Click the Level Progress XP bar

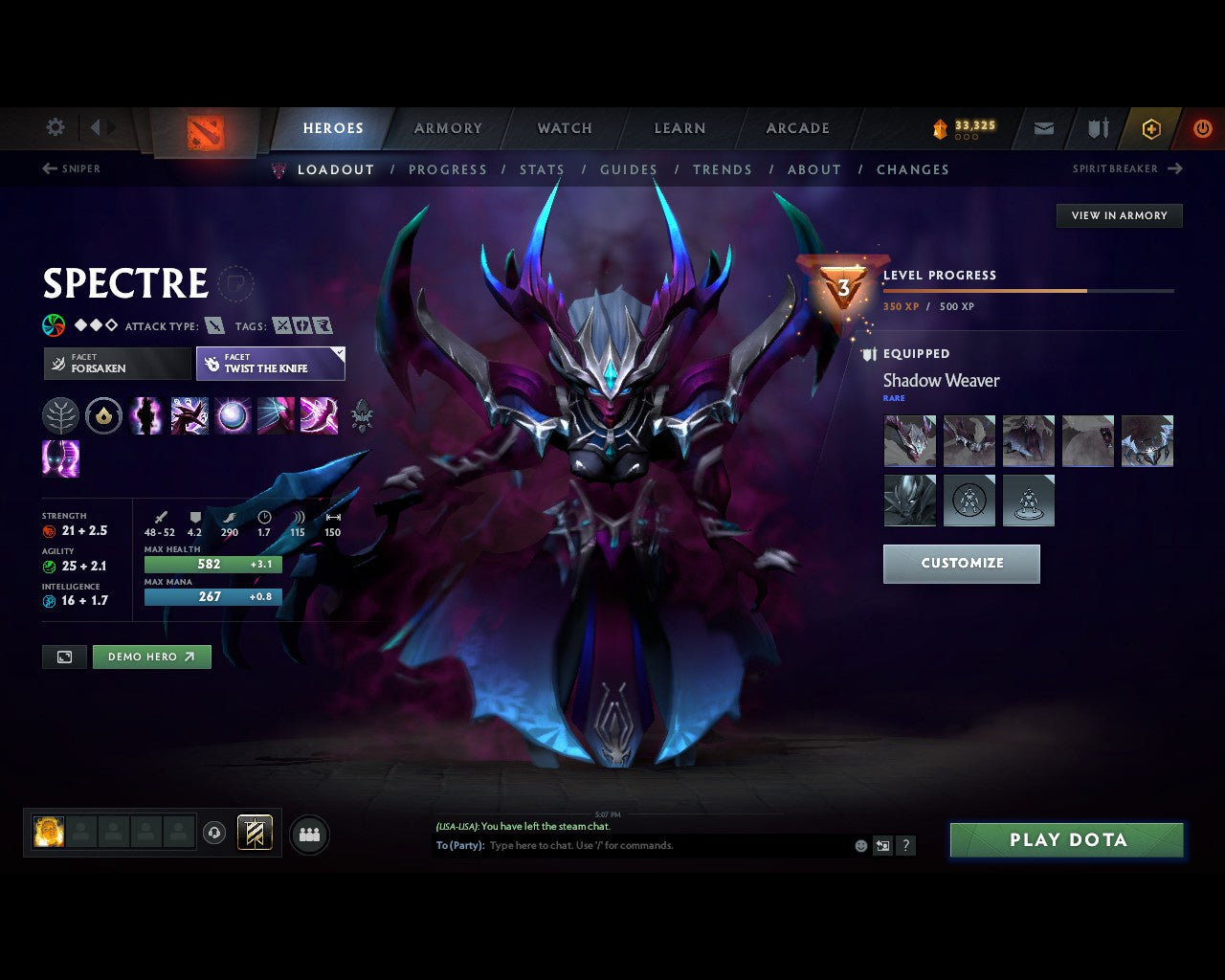tap(1029, 291)
